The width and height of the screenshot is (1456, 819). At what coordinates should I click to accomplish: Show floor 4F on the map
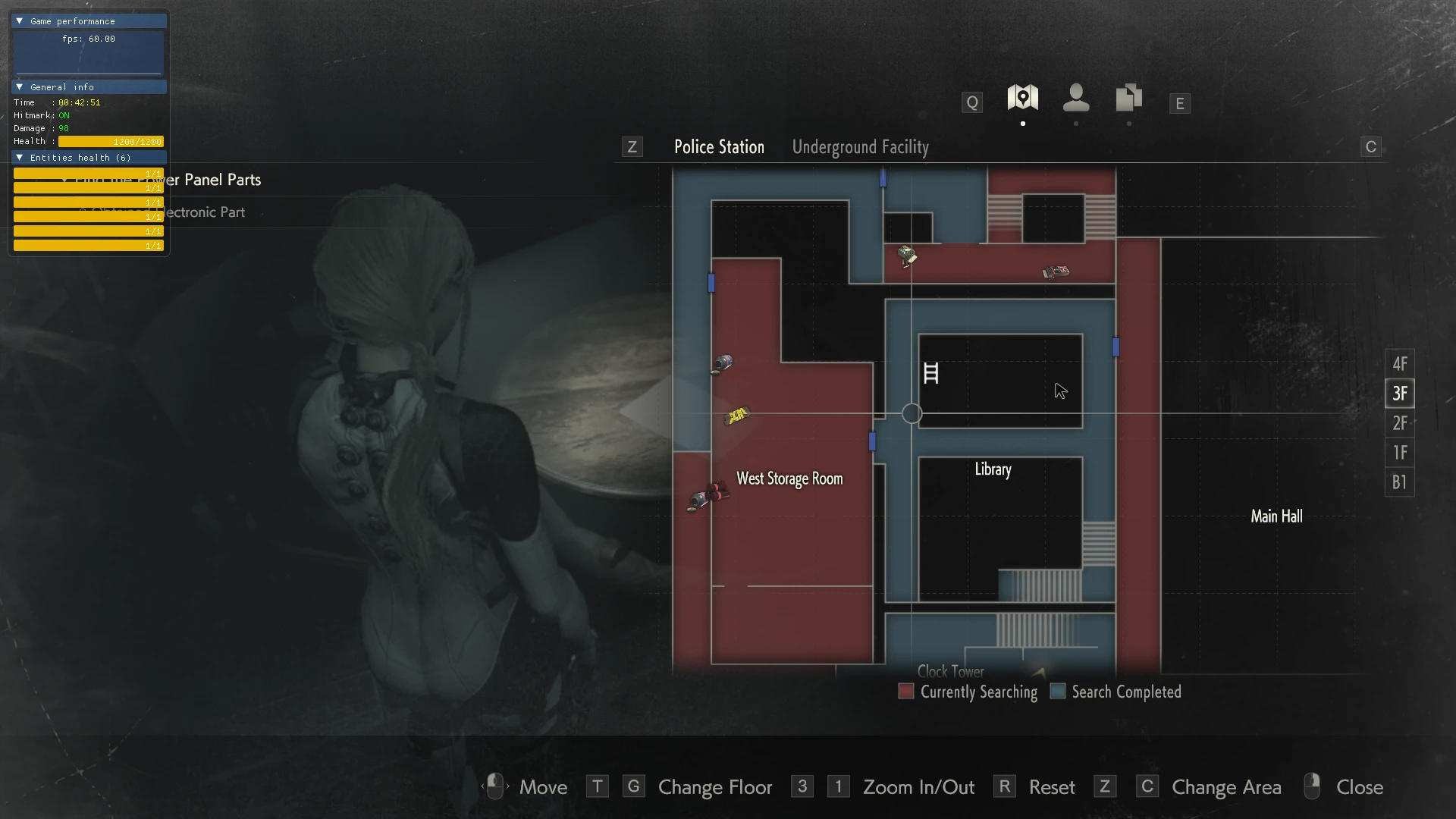(1399, 364)
